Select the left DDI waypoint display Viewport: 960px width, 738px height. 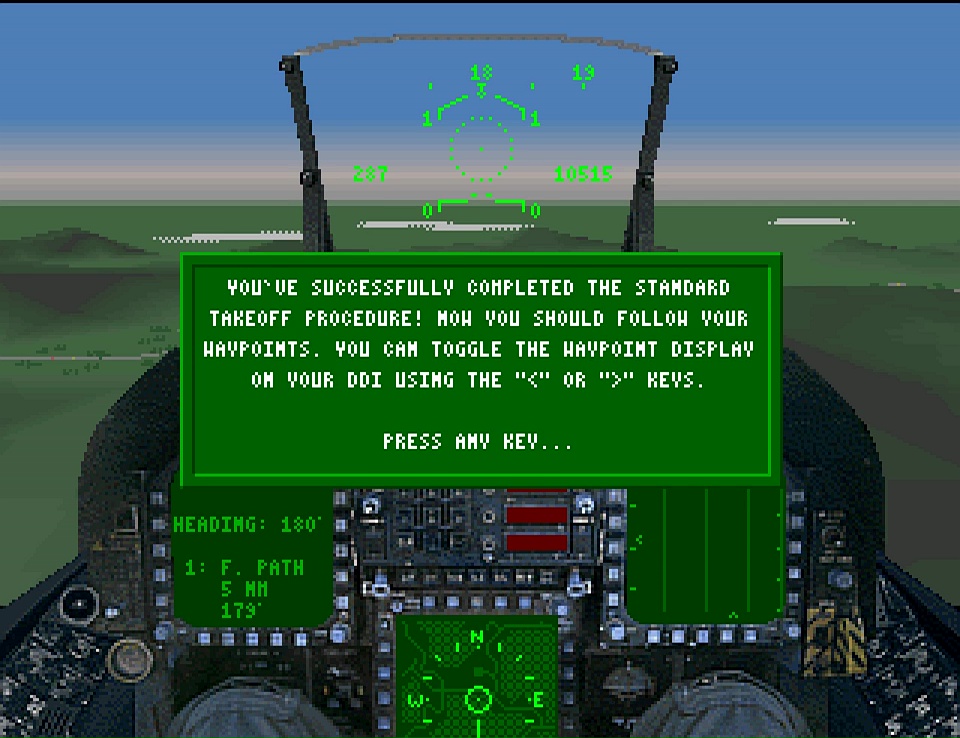(251, 566)
